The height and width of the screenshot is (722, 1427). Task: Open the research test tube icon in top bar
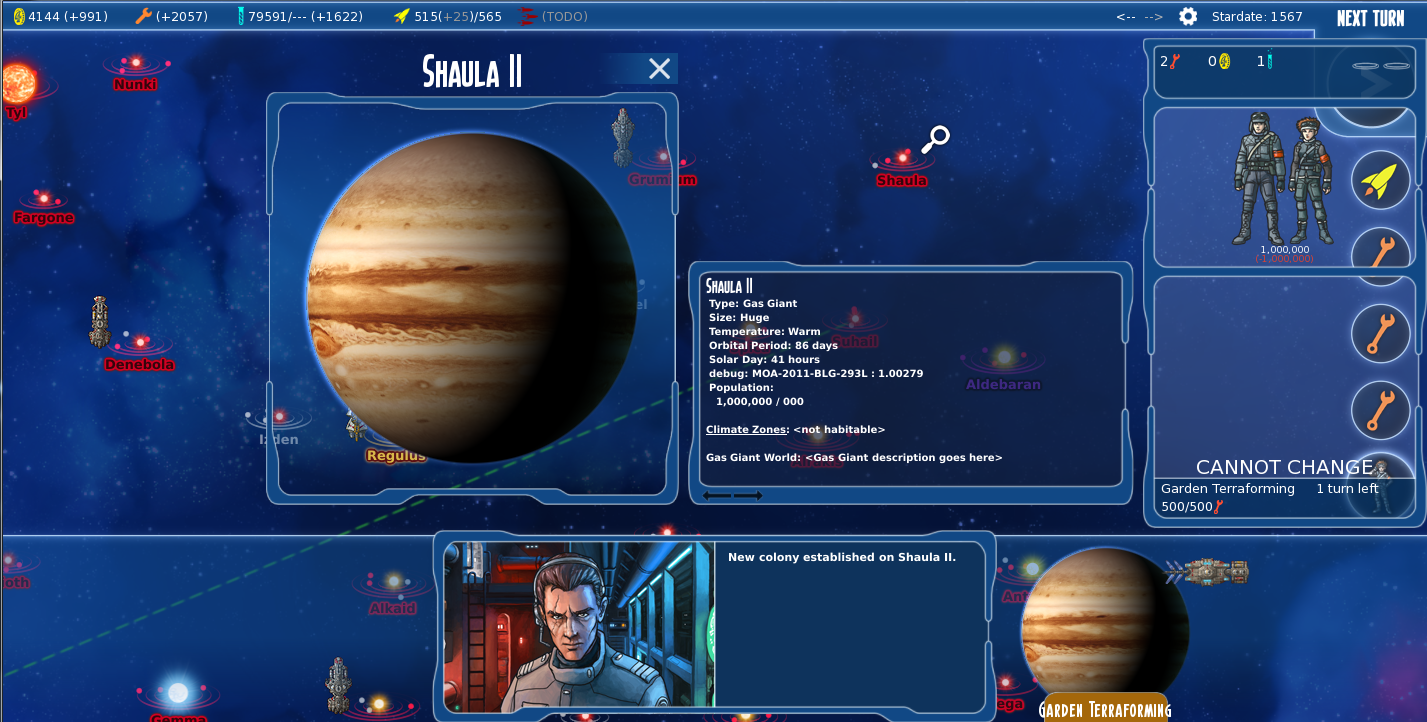(x=241, y=16)
